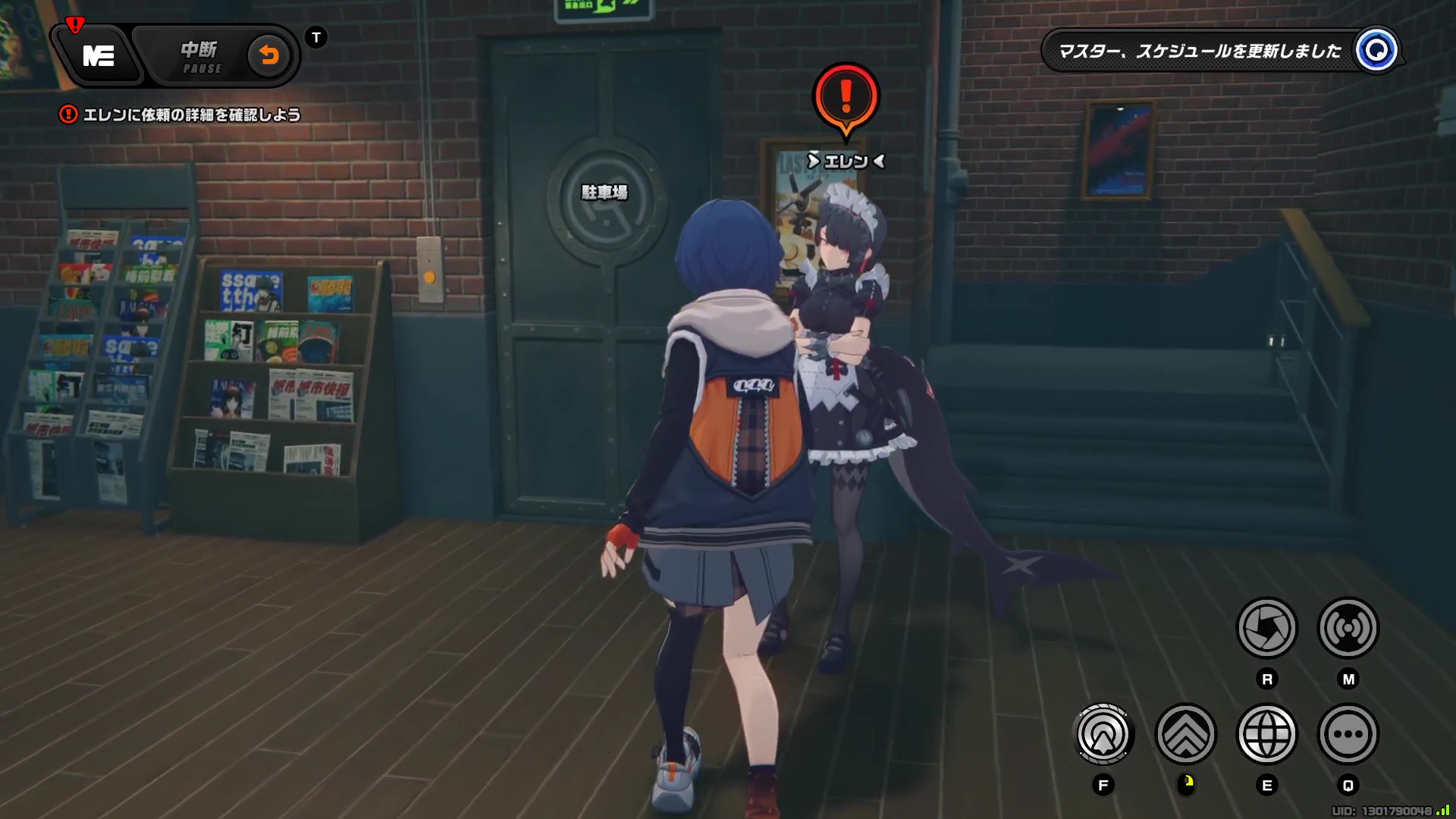
Task: Open more options via the three-dot icon
Action: tap(1348, 734)
